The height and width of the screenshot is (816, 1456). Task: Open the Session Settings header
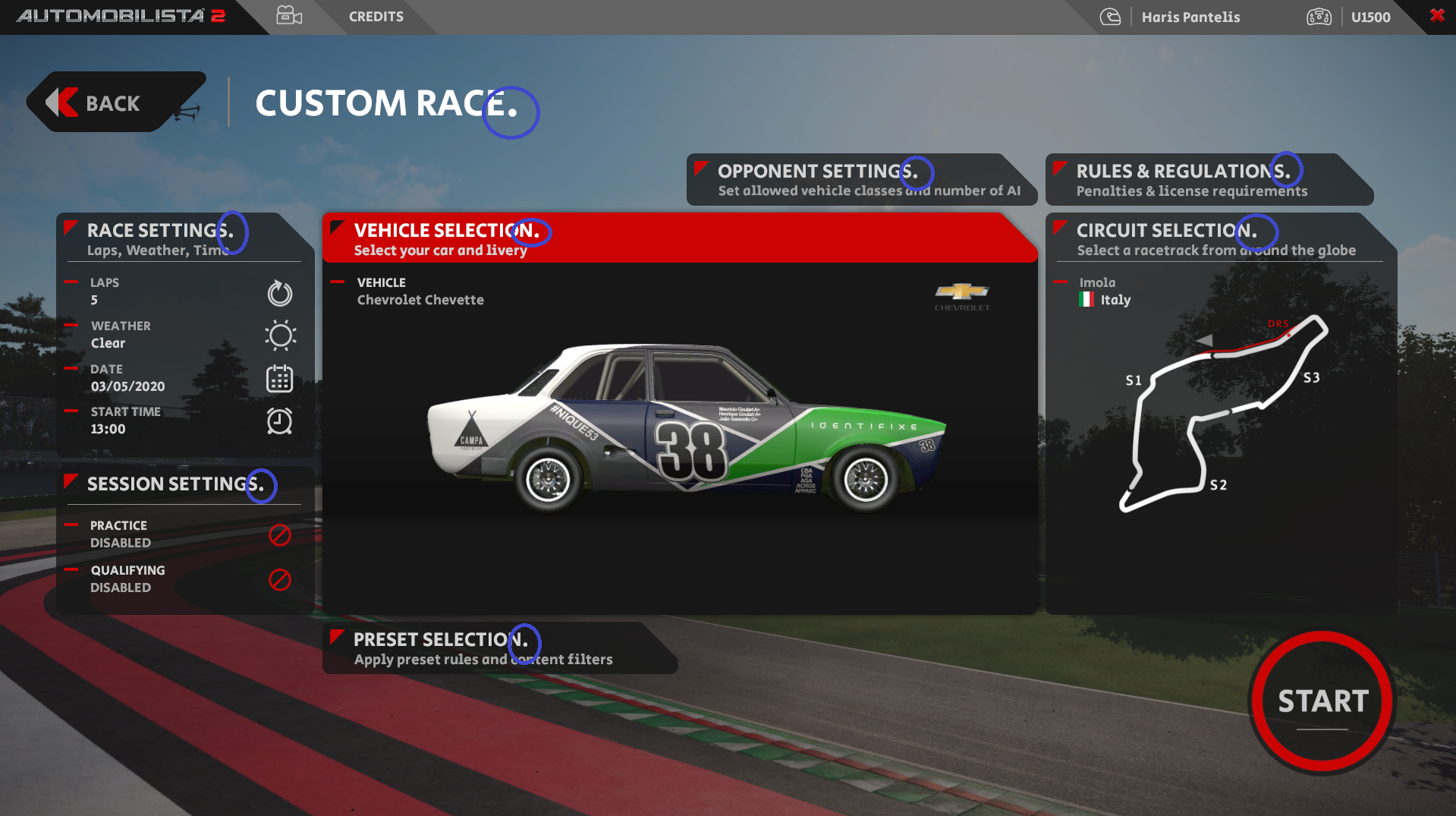tap(184, 484)
